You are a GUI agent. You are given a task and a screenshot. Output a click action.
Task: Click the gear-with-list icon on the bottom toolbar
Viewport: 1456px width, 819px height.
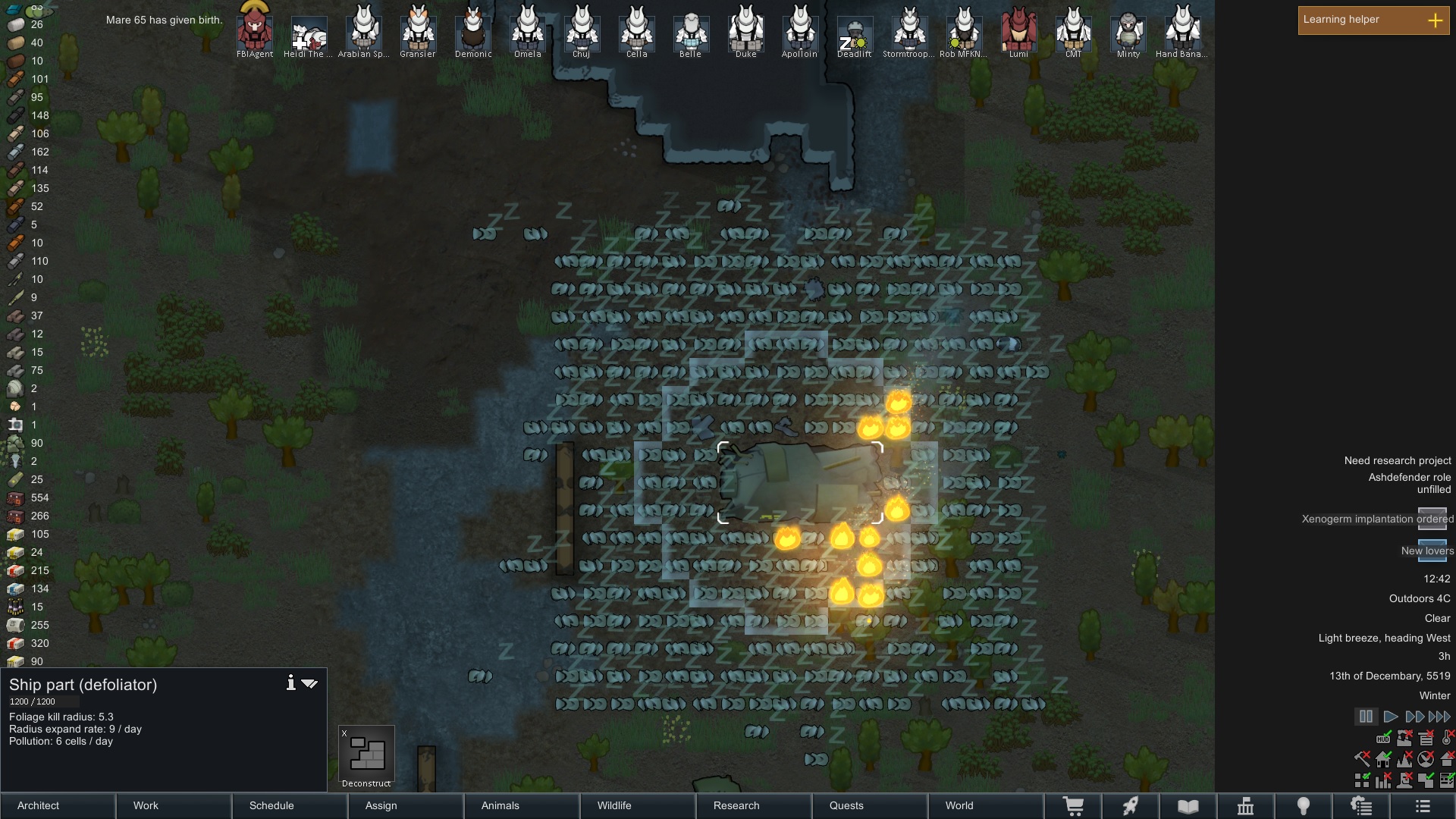point(1362,806)
